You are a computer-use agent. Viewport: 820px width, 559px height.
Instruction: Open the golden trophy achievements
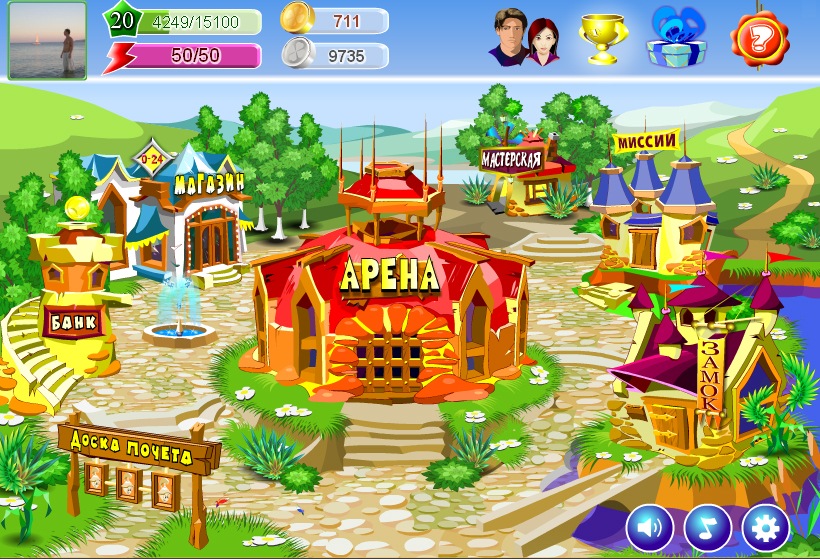tap(603, 39)
